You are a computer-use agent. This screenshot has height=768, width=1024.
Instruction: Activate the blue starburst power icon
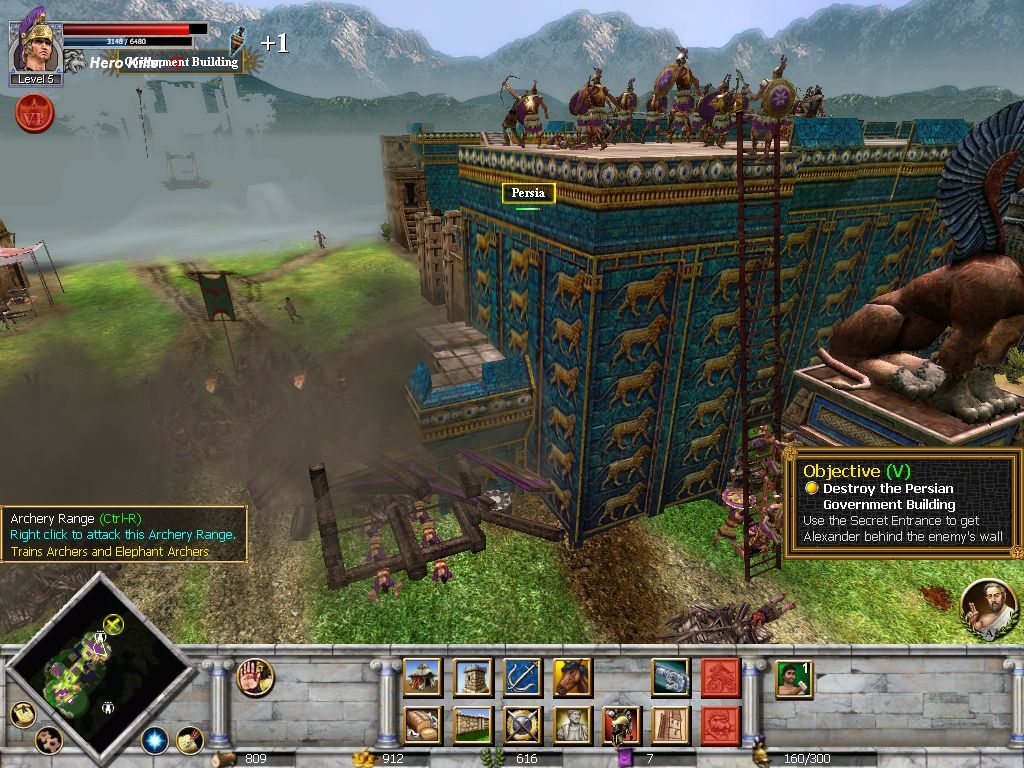[x=154, y=740]
